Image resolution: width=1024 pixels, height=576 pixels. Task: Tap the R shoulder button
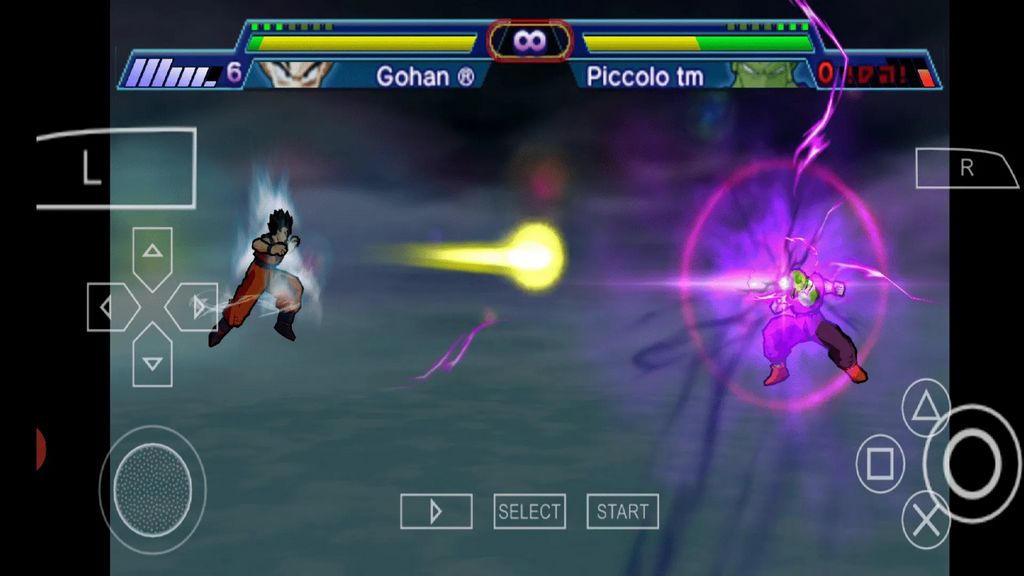964,168
